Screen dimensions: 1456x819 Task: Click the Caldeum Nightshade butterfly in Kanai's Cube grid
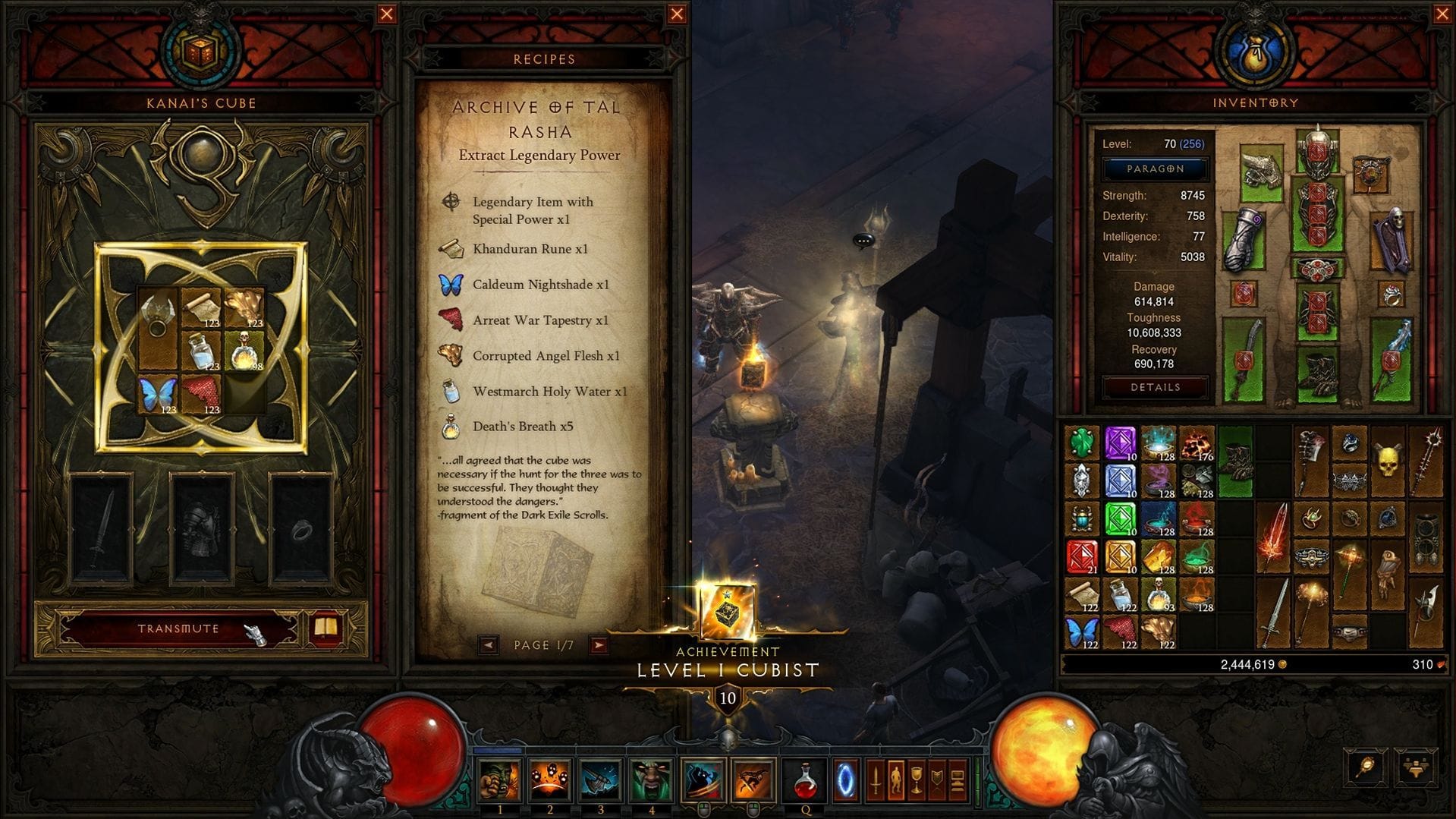tap(156, 392)
